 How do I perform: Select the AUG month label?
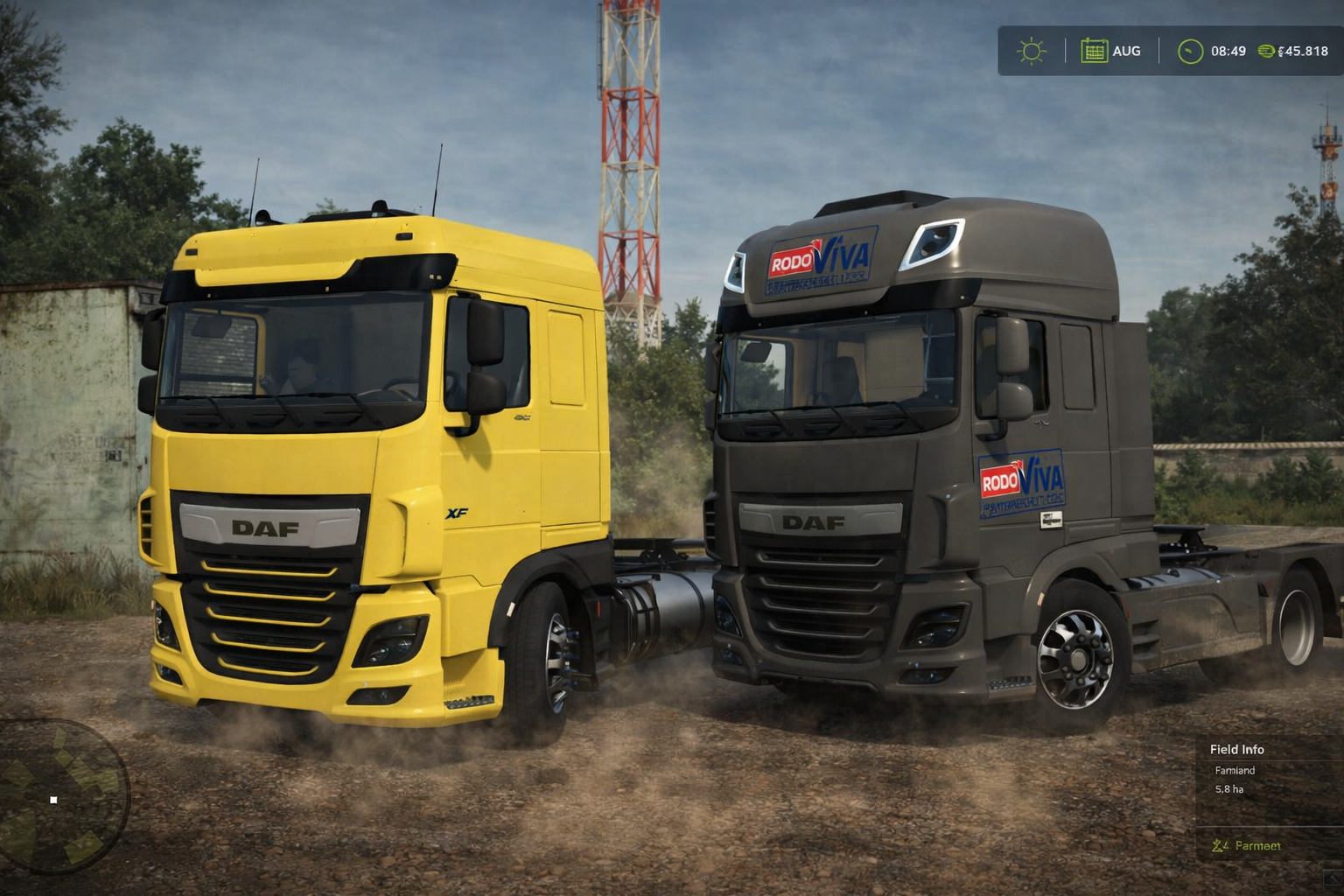(1126, 51)
